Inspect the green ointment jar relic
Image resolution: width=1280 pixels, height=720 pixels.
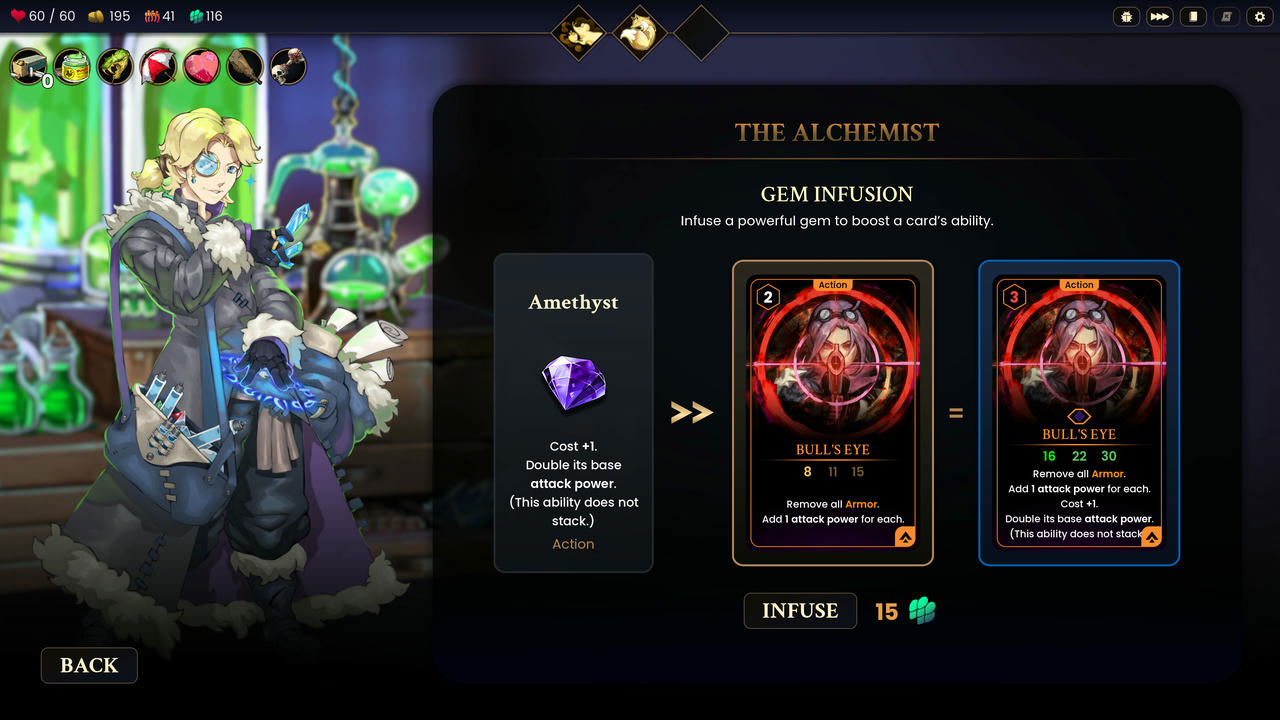(x=73, y=67)
